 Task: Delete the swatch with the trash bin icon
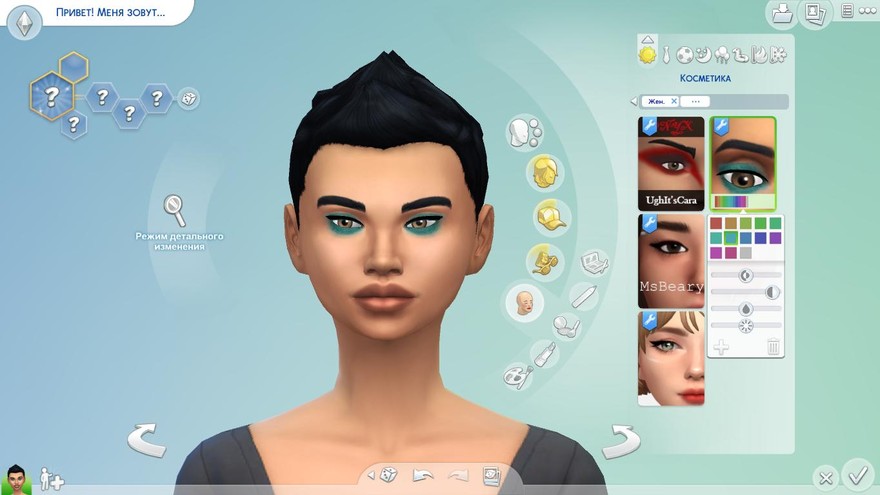click(x=773, y=347)
